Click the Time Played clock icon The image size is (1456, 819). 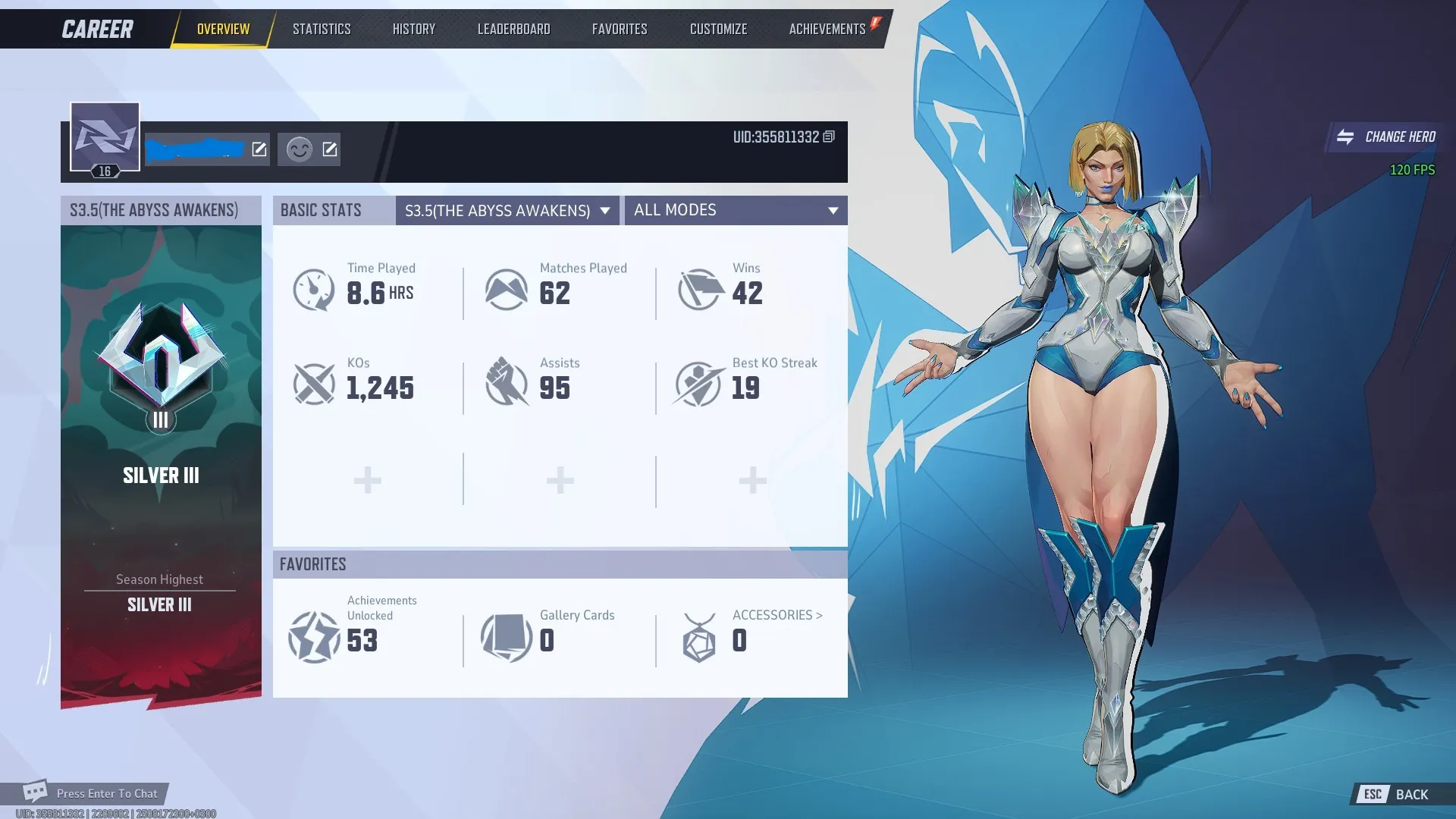pos(313,290)
